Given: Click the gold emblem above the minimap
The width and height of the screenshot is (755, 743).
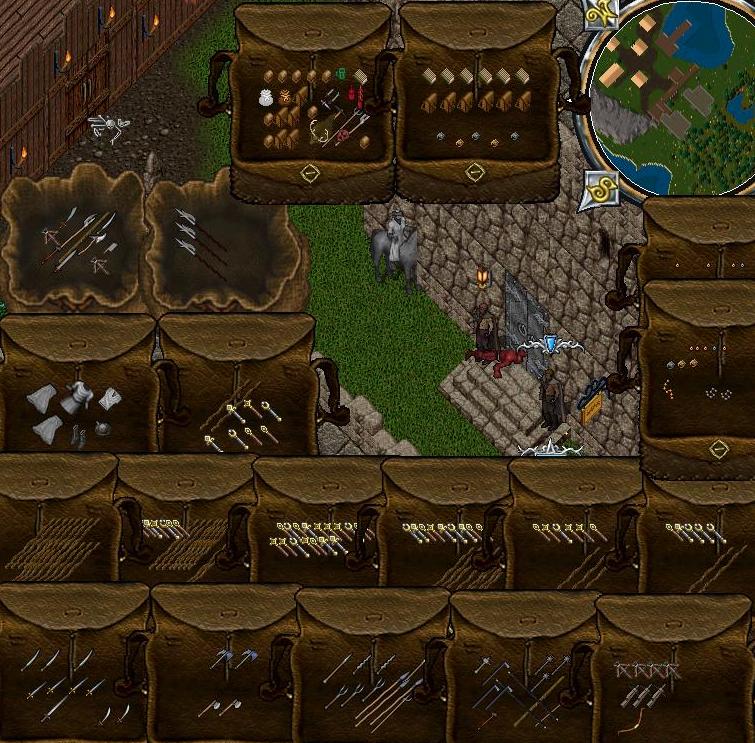Looking at the screenshot, I should point(602,14).
